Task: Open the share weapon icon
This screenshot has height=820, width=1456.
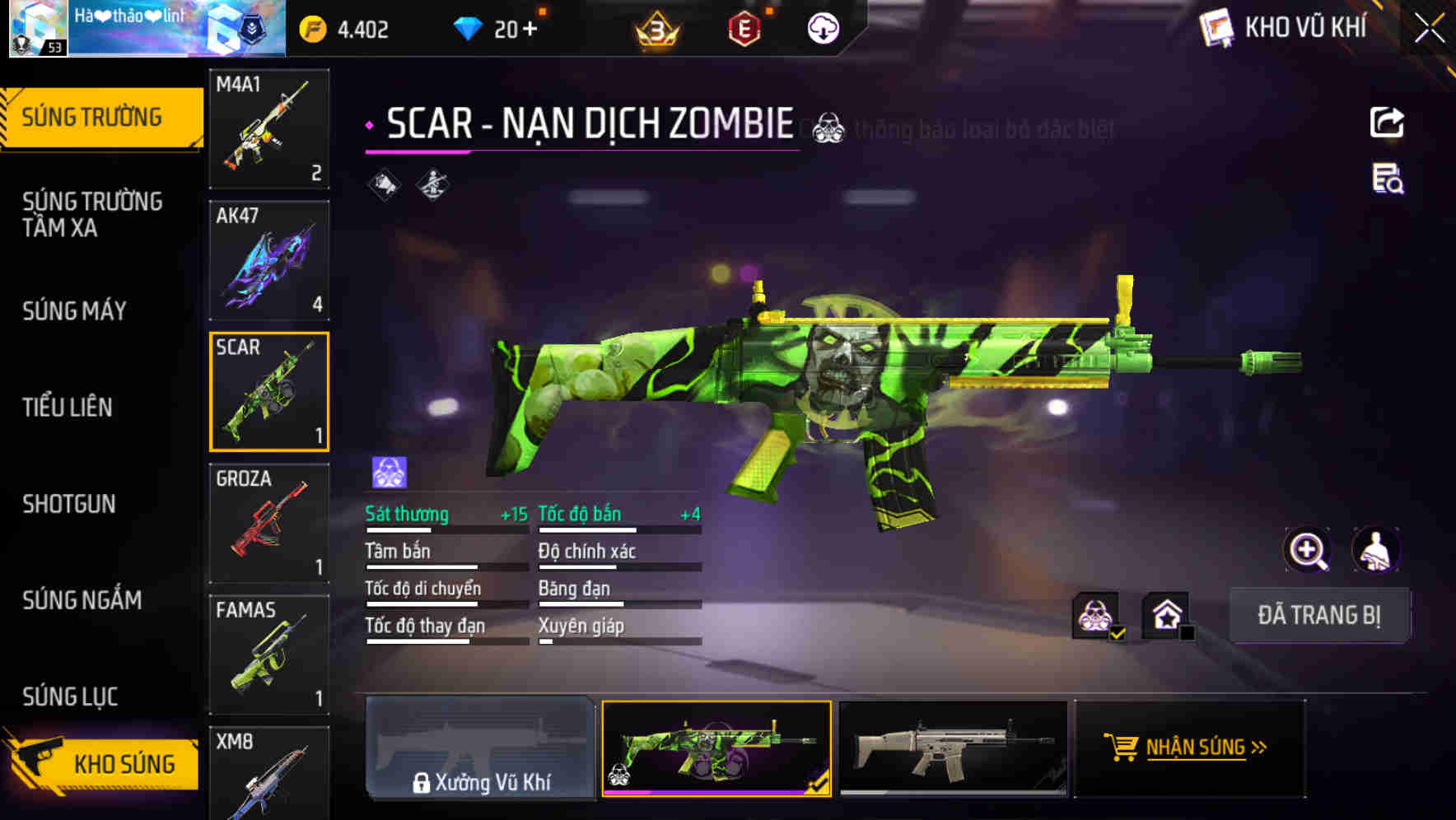Action: (1388, 121)
